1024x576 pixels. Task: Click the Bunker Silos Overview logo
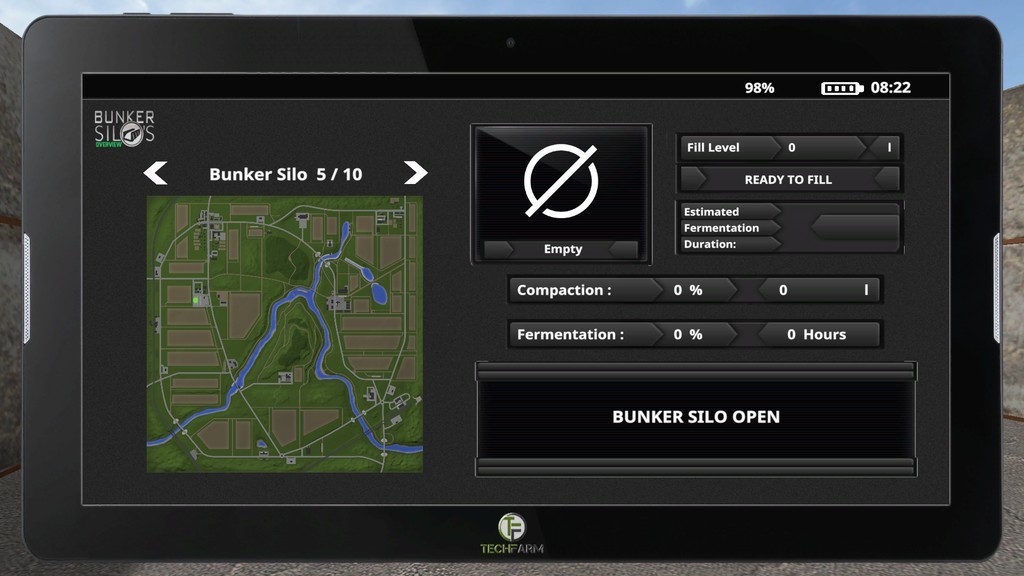coord(124,129)
